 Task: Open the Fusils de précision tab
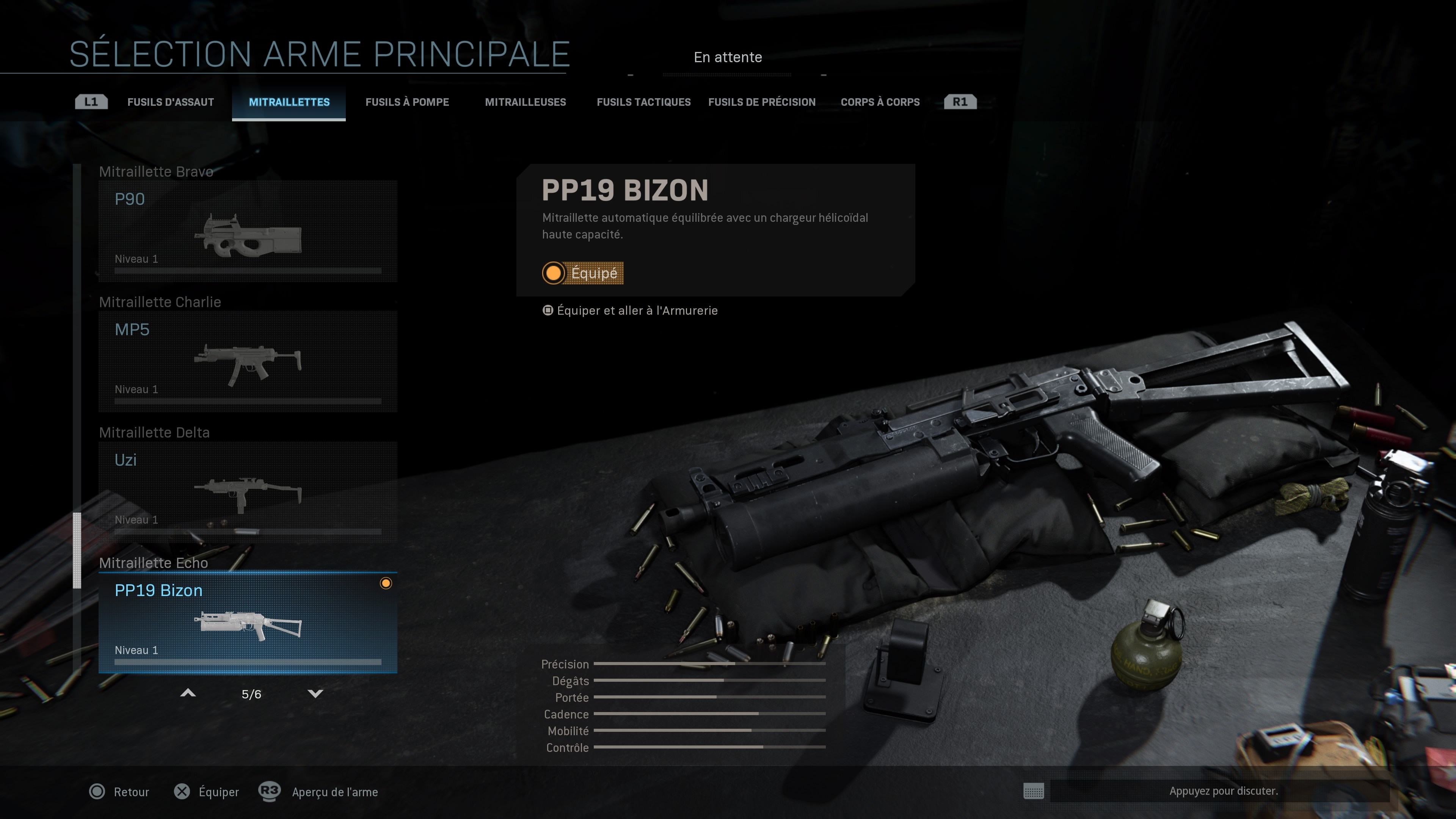click(761, 102)
